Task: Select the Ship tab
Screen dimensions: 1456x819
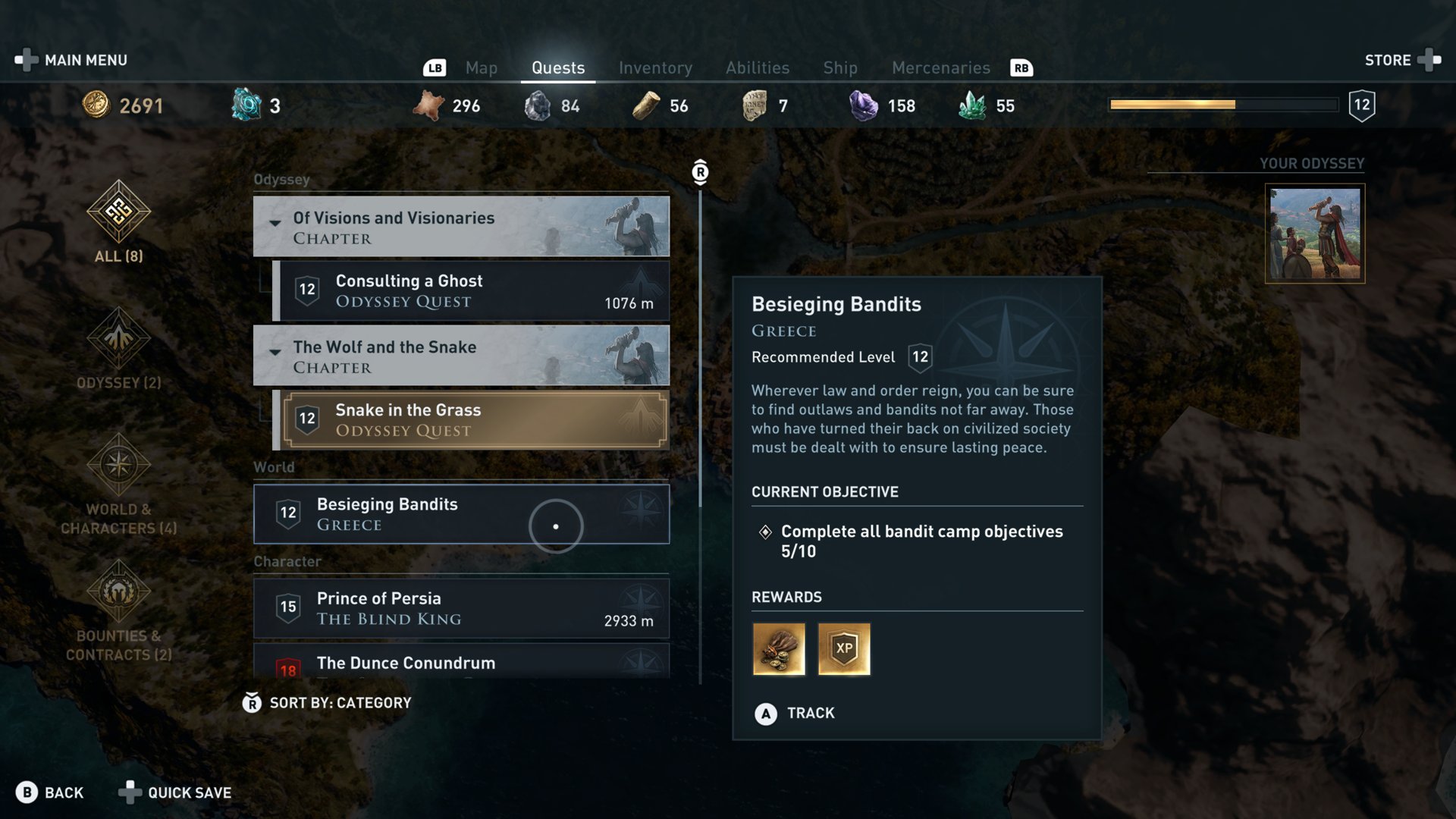Action: (x=840, y=68)
